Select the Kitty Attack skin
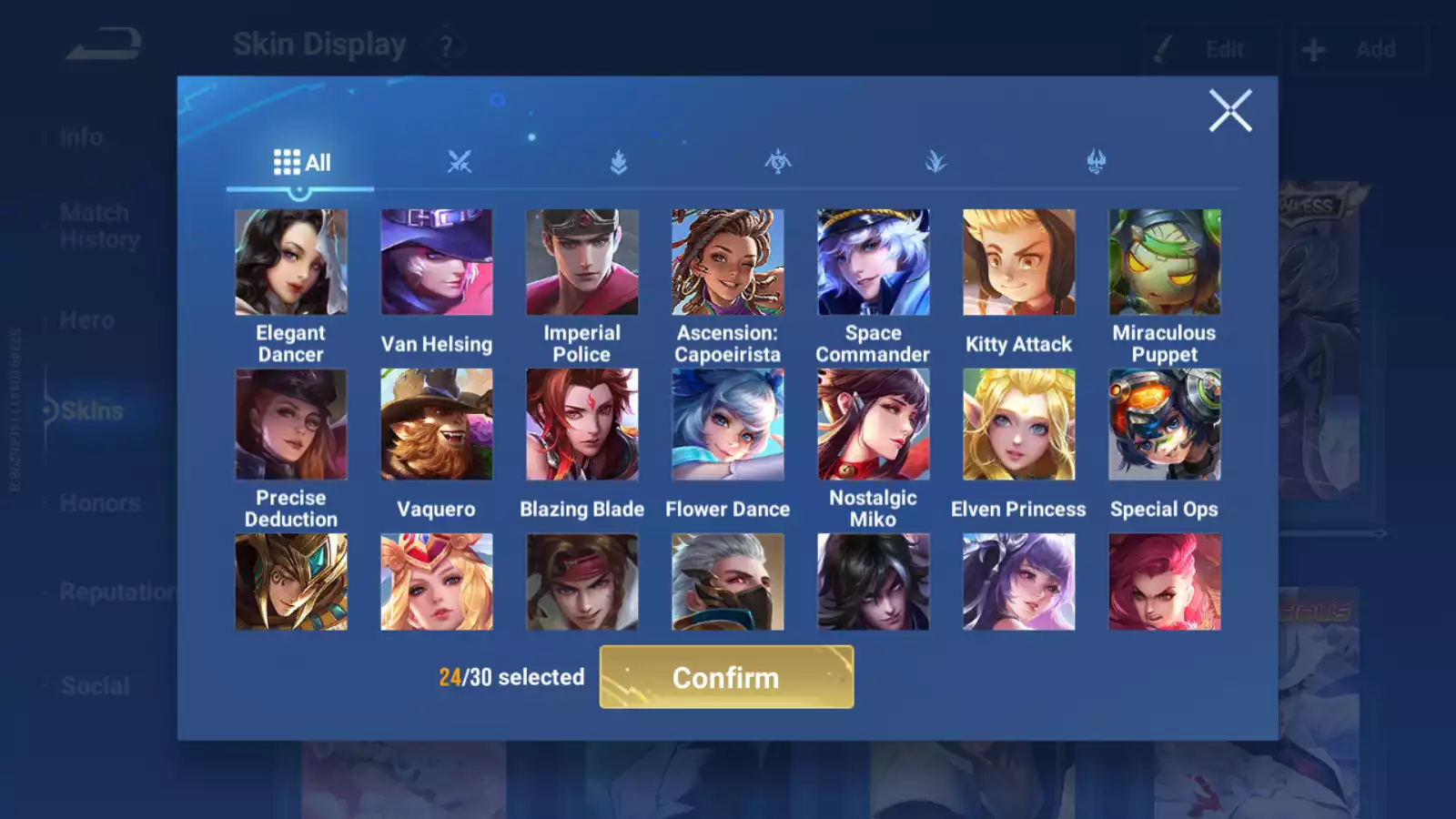 1019,263
